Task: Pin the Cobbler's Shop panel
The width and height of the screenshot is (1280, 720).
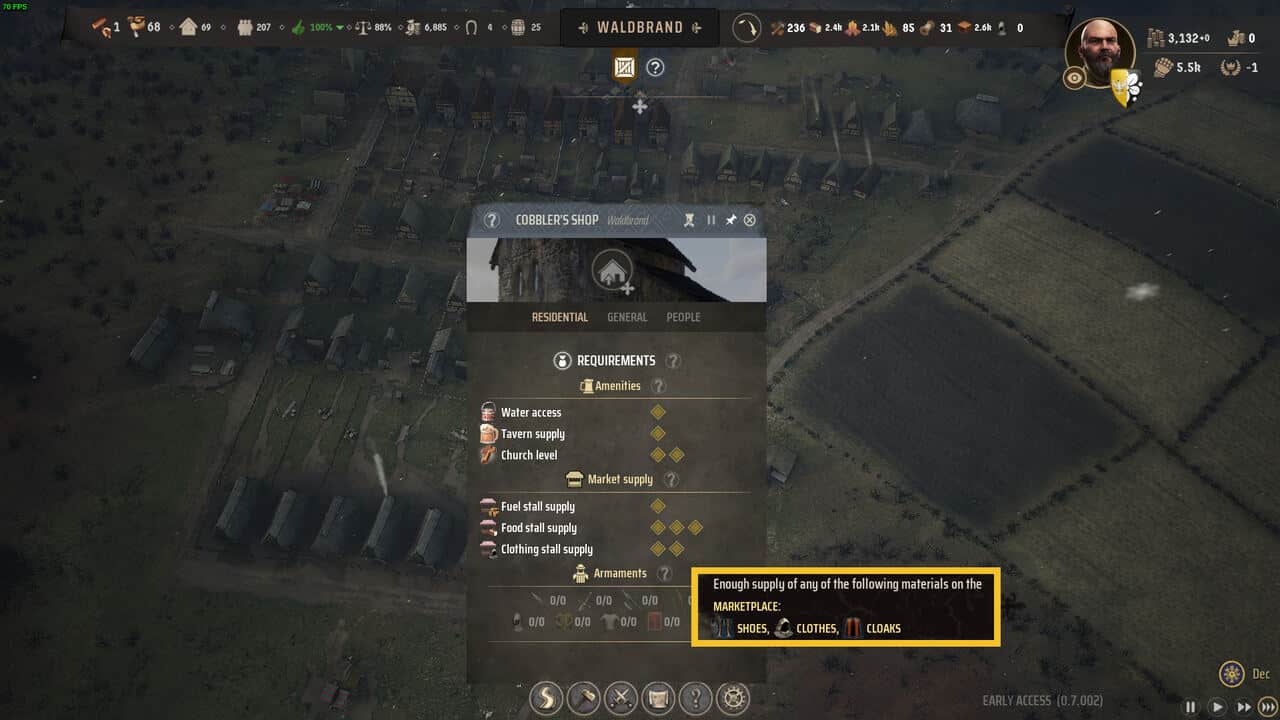Action: (x=731, y=220)
